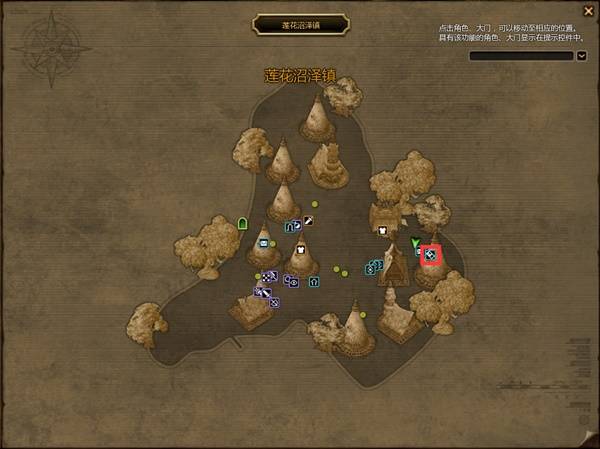Image resolution: width=600 pixels, height=449 pixels.
Task: Select the red-highlighted map marker
Action: pos(430,255)
